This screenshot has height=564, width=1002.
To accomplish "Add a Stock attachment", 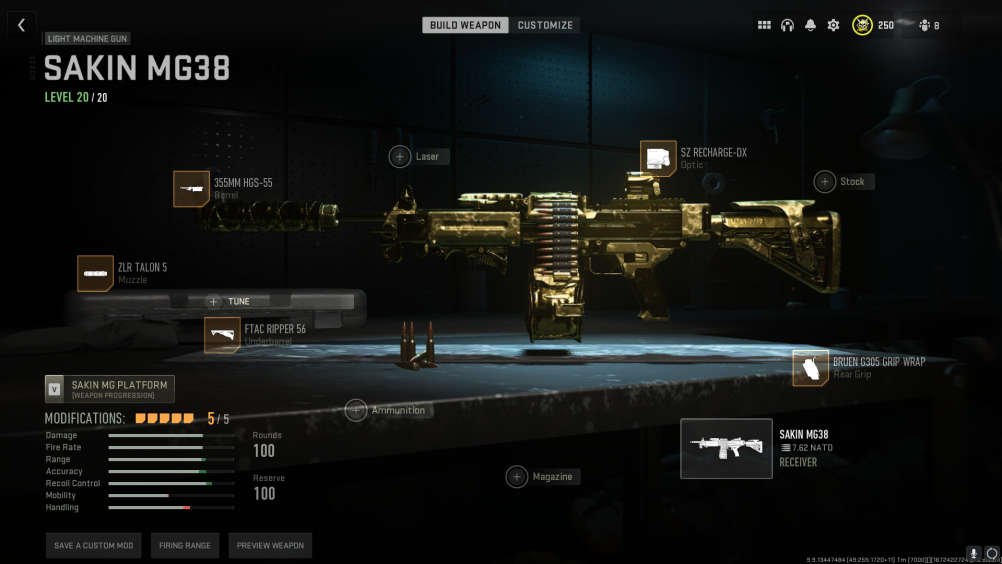I will [x=825, y=181].
